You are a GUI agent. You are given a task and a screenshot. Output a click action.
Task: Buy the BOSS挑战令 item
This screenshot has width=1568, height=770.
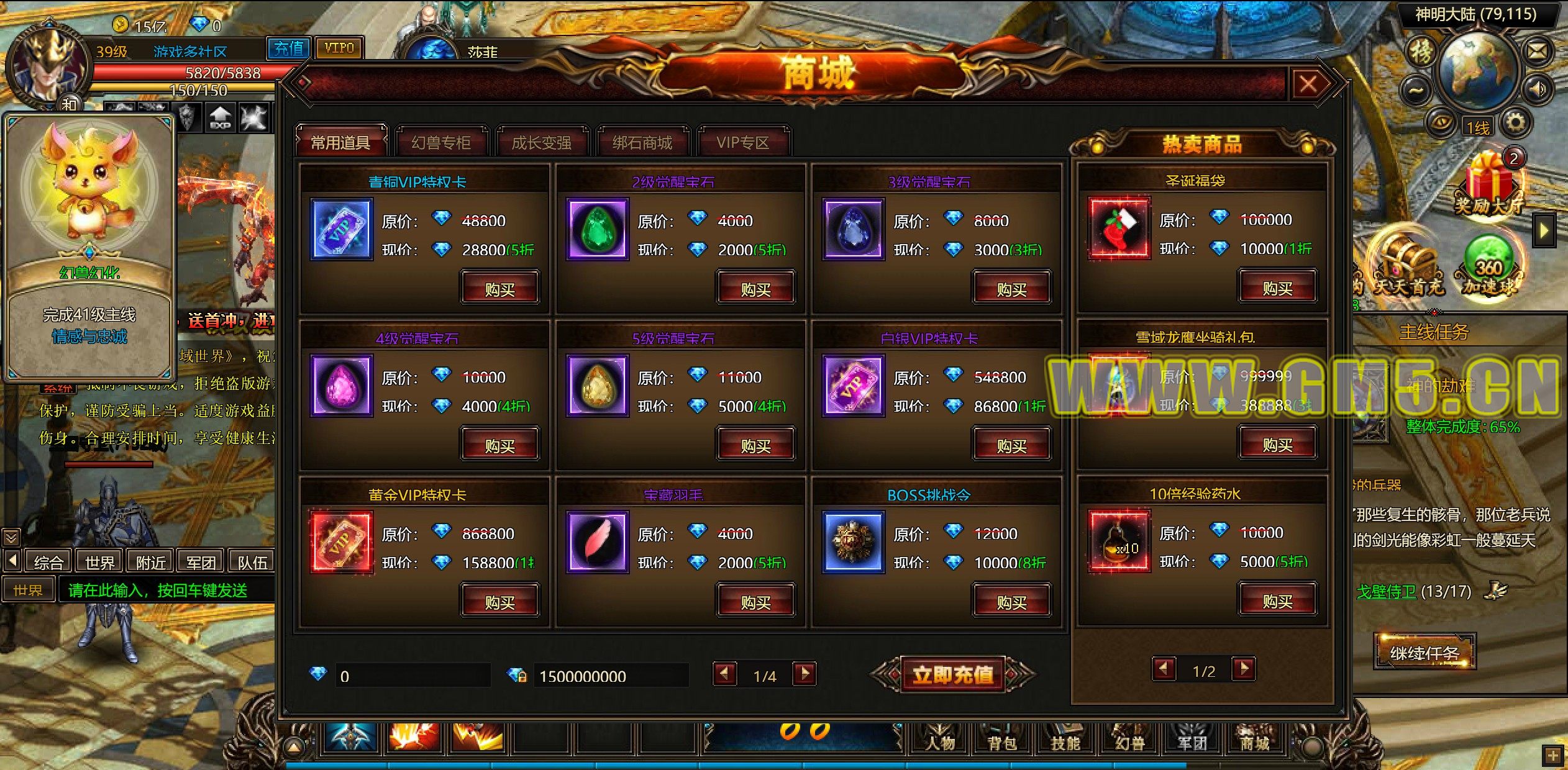[x=1011, y=602]
